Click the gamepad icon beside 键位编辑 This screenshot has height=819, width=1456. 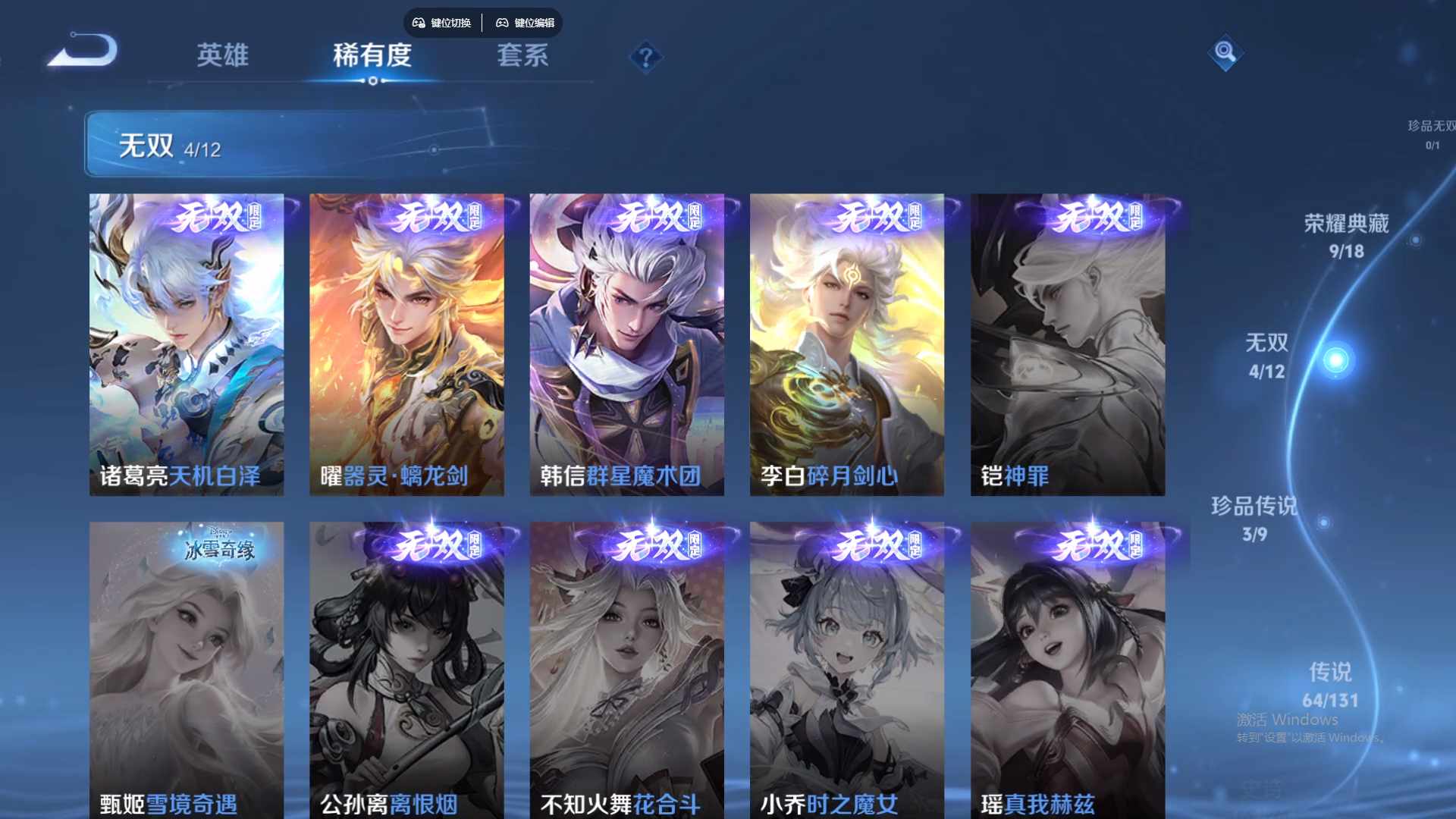[x=502, y=23]
